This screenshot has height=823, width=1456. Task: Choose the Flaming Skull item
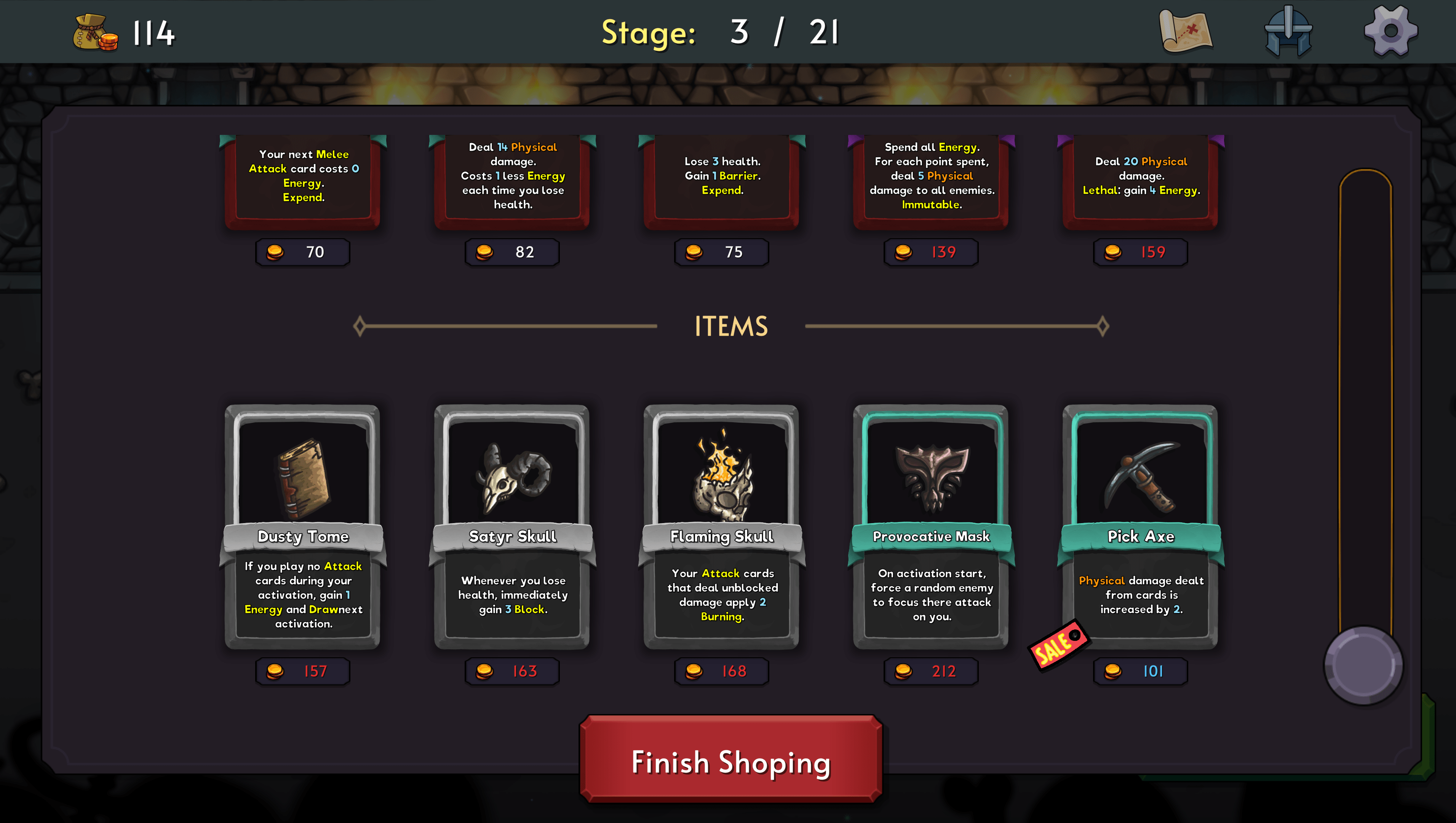tap(722, 526)
